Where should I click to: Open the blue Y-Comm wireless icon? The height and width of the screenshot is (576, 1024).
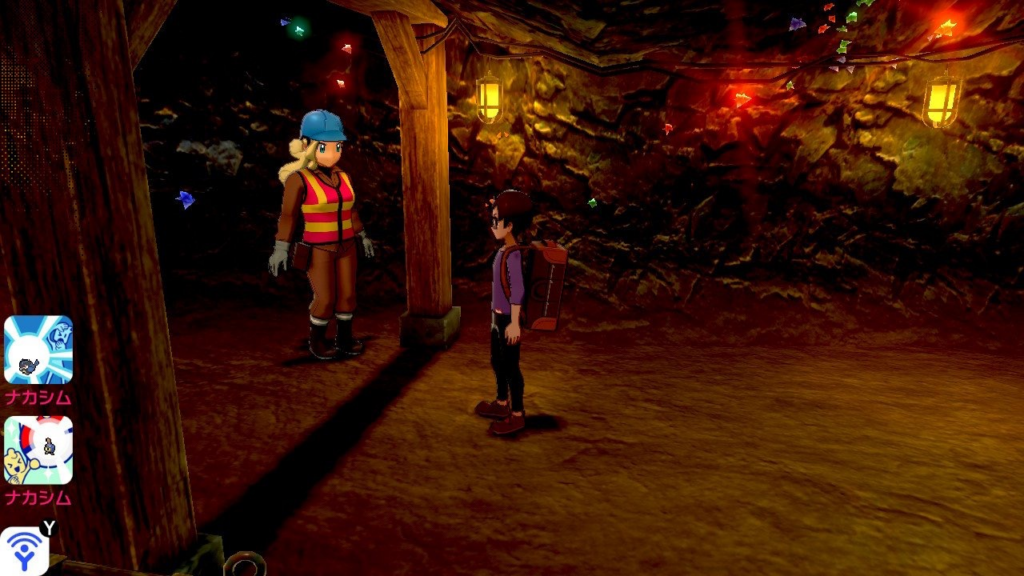pos(24,551)
